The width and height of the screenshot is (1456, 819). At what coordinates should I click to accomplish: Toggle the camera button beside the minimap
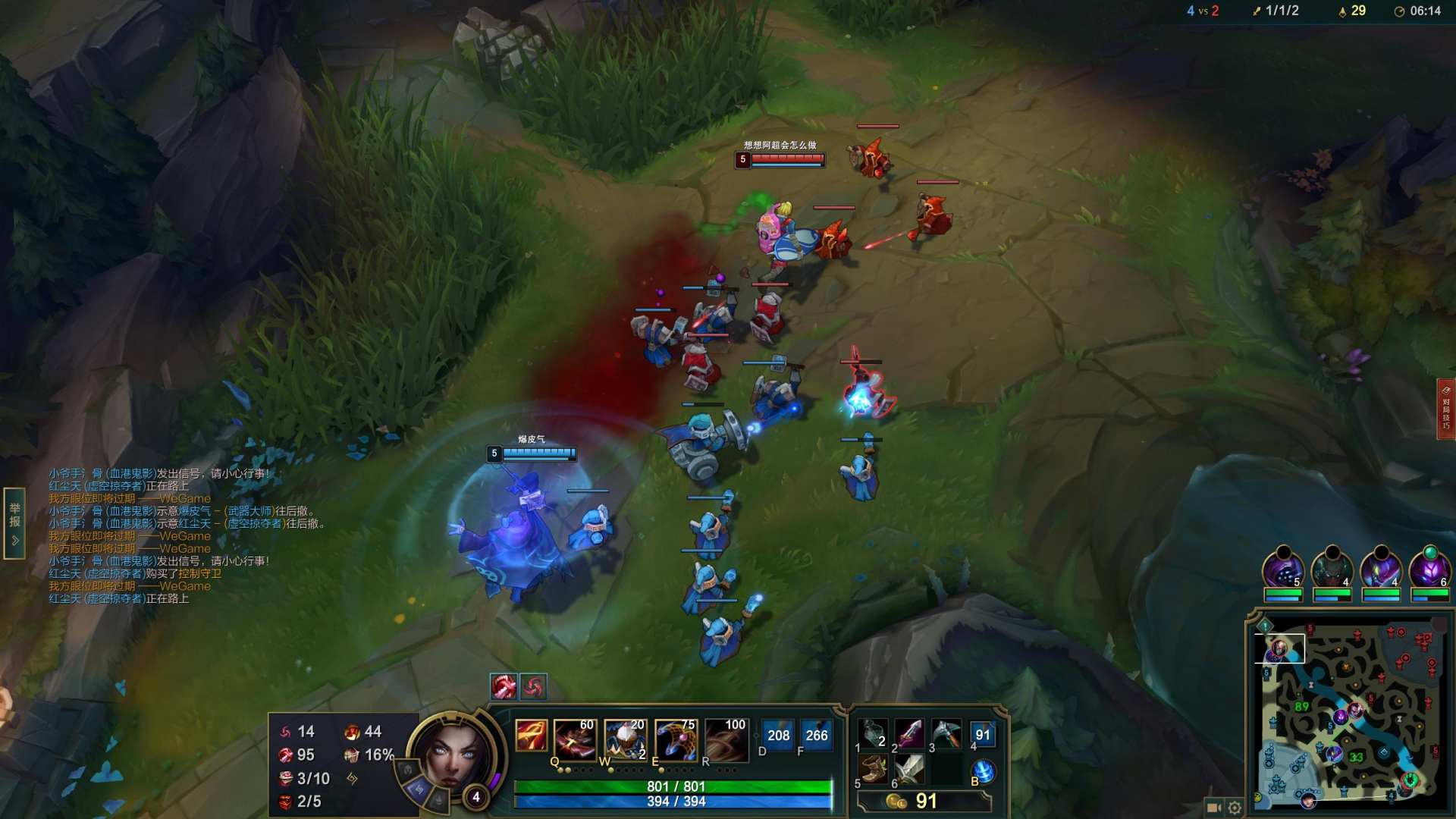(1213, 808)
